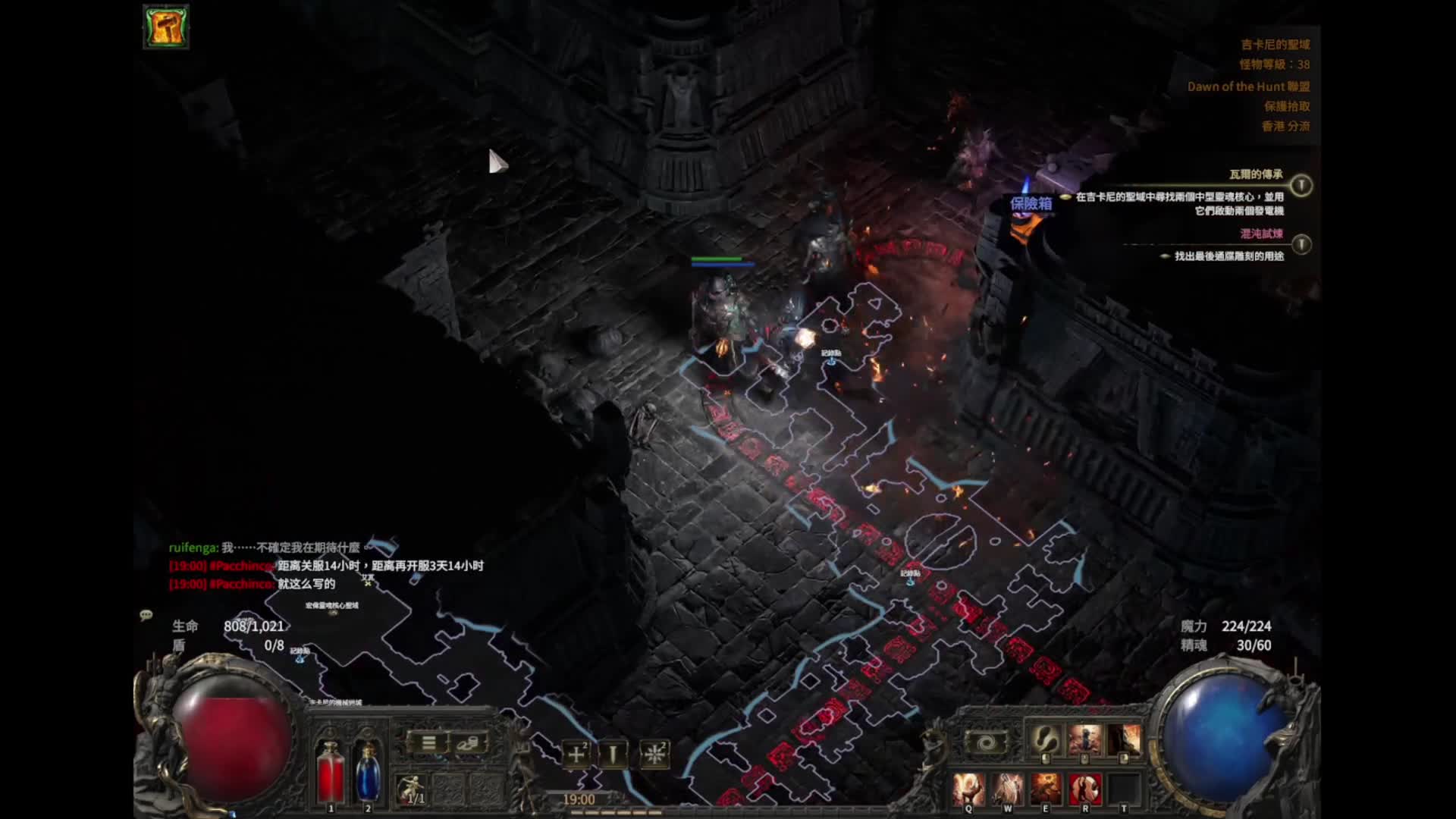Activate the skill bound to Q
1456x819 pixels.
coord(968,789)
